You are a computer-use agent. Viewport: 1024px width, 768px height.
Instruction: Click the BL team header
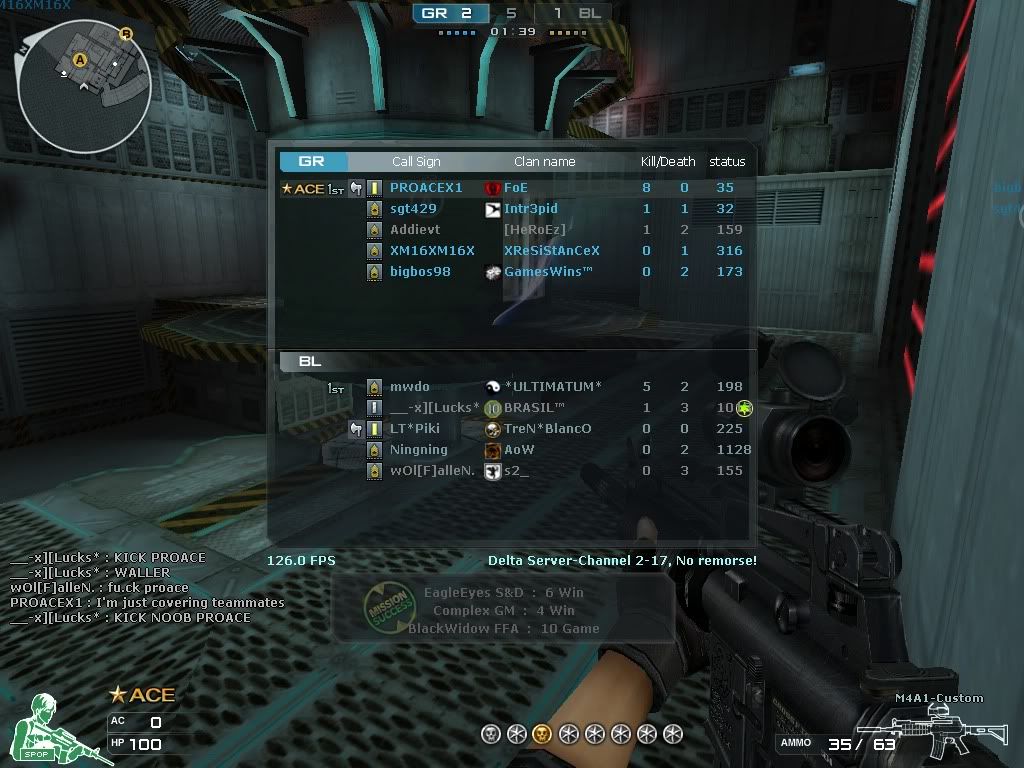click(310, 362)
